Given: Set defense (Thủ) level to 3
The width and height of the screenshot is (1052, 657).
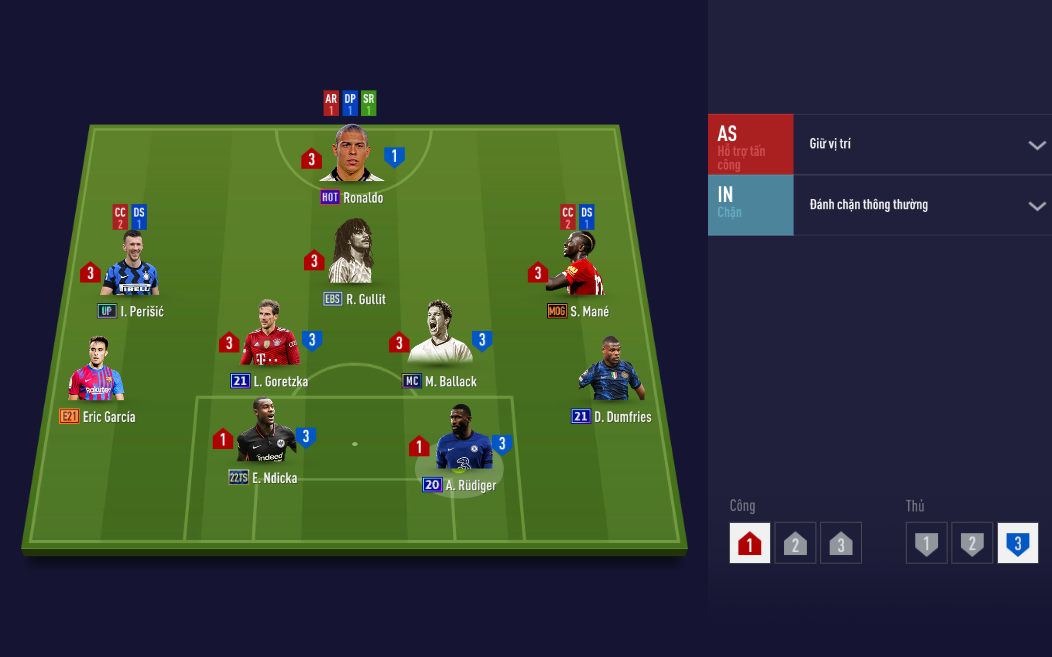Looking at the screenshot, I should [x=1017, y=543].
